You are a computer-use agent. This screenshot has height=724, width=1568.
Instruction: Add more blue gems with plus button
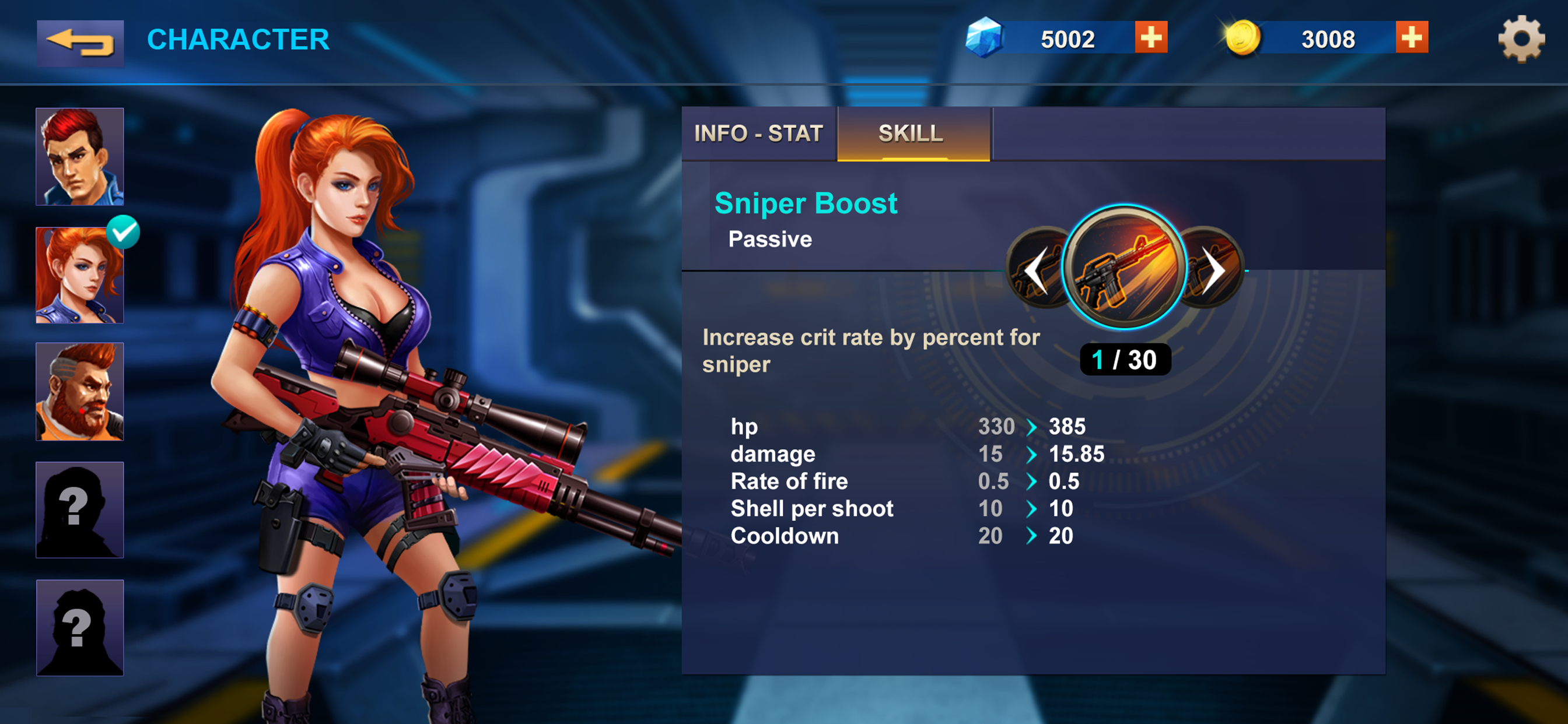(1150, 38)
